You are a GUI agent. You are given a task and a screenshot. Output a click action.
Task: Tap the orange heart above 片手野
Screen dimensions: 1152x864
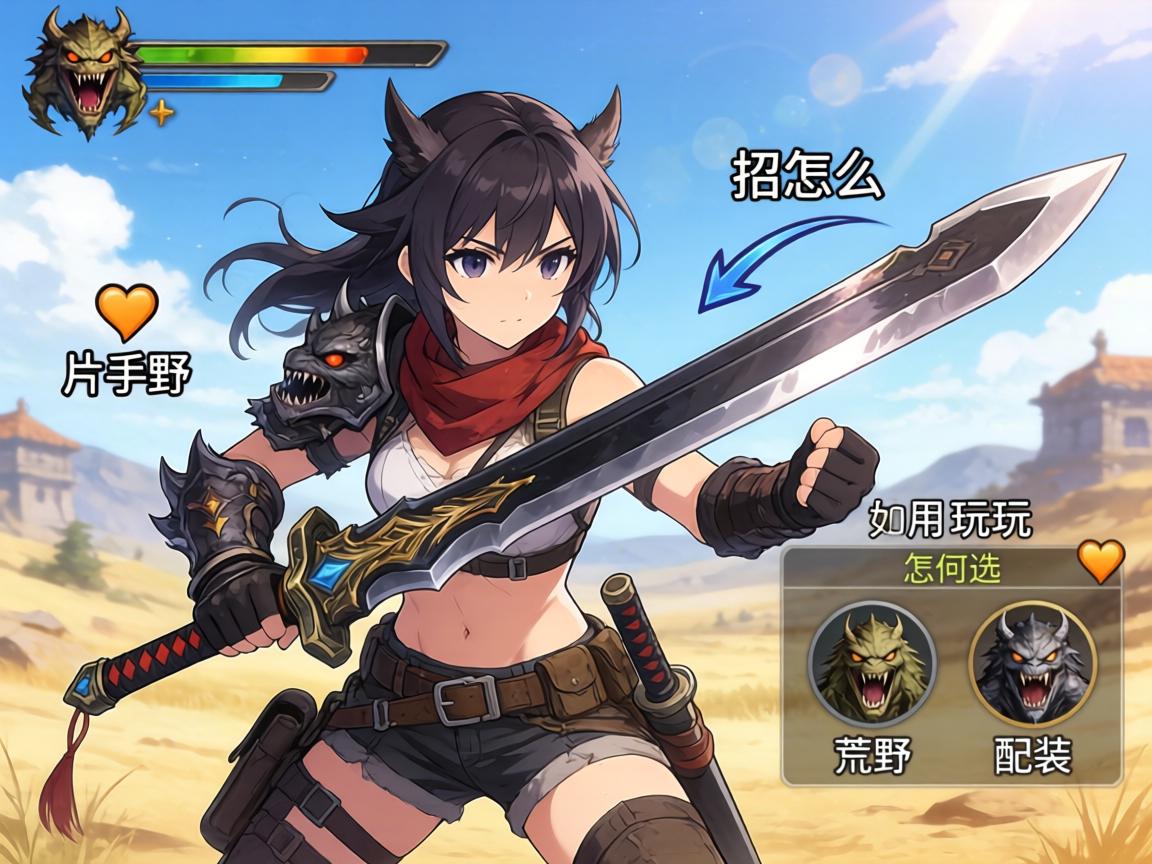[x=127, y=311]
